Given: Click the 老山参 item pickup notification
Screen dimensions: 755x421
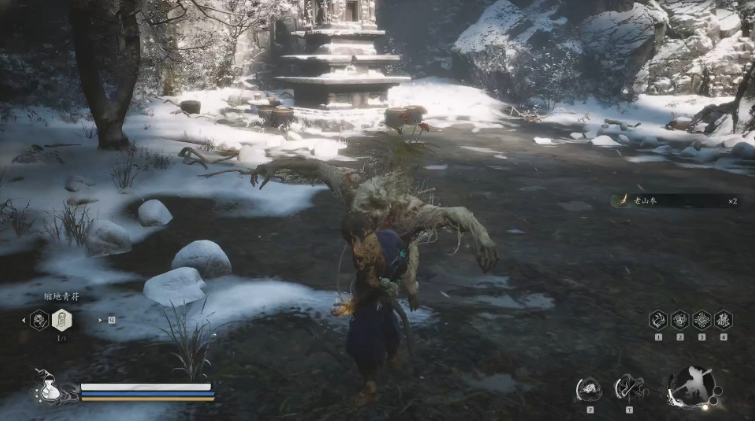Looking at the screenshot, I should pos(675,200).
